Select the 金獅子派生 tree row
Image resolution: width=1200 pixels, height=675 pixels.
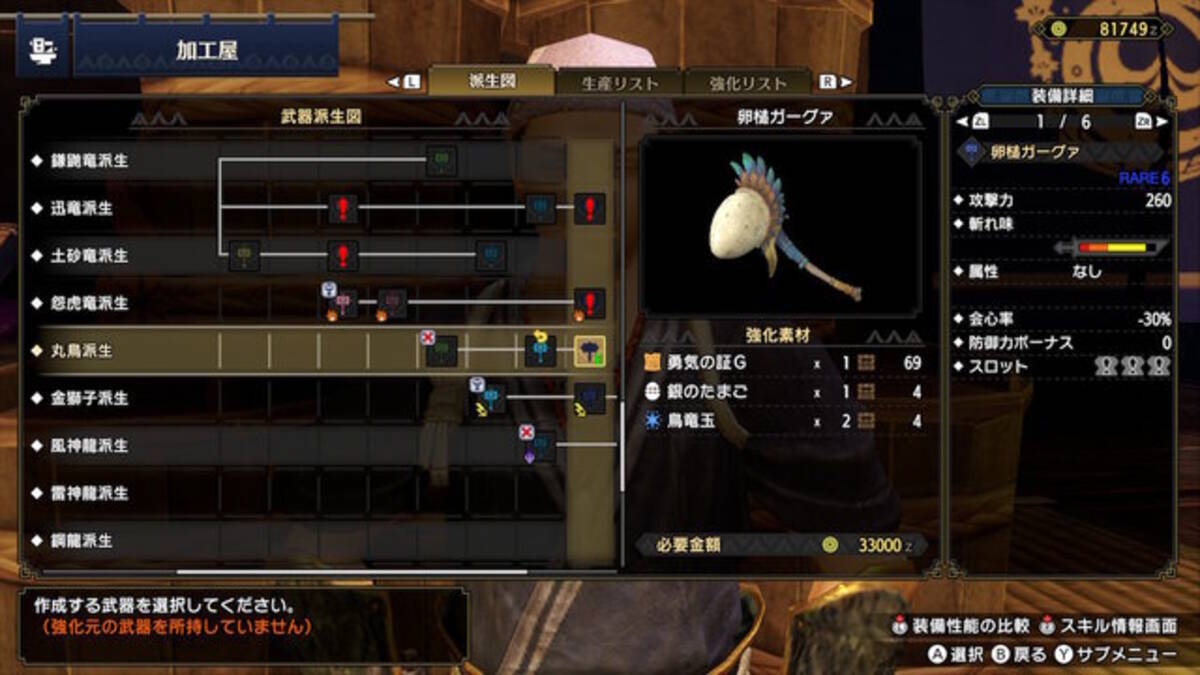(x=90, y=398)
